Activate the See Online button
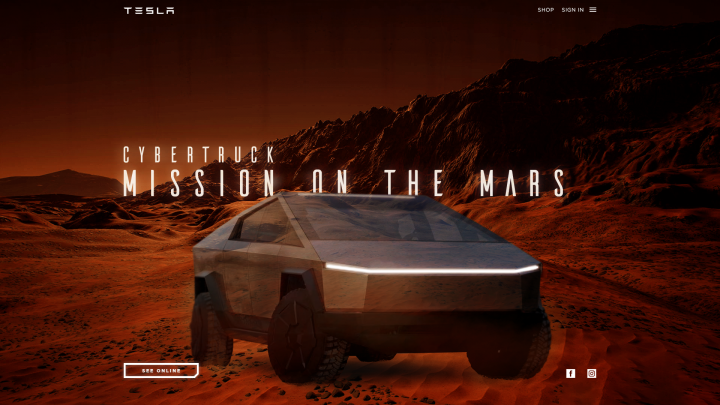This screenshot has height=405, width=720. click(161, 370)
